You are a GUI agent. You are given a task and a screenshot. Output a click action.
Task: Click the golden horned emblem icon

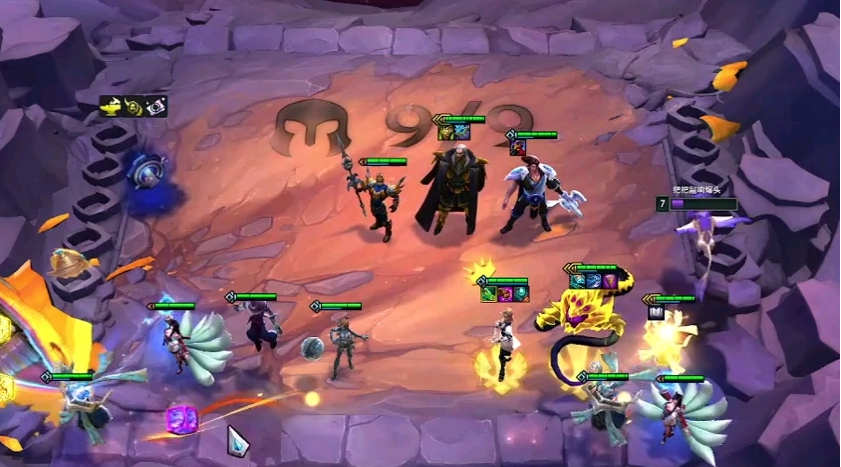click(x=132, y=105)
